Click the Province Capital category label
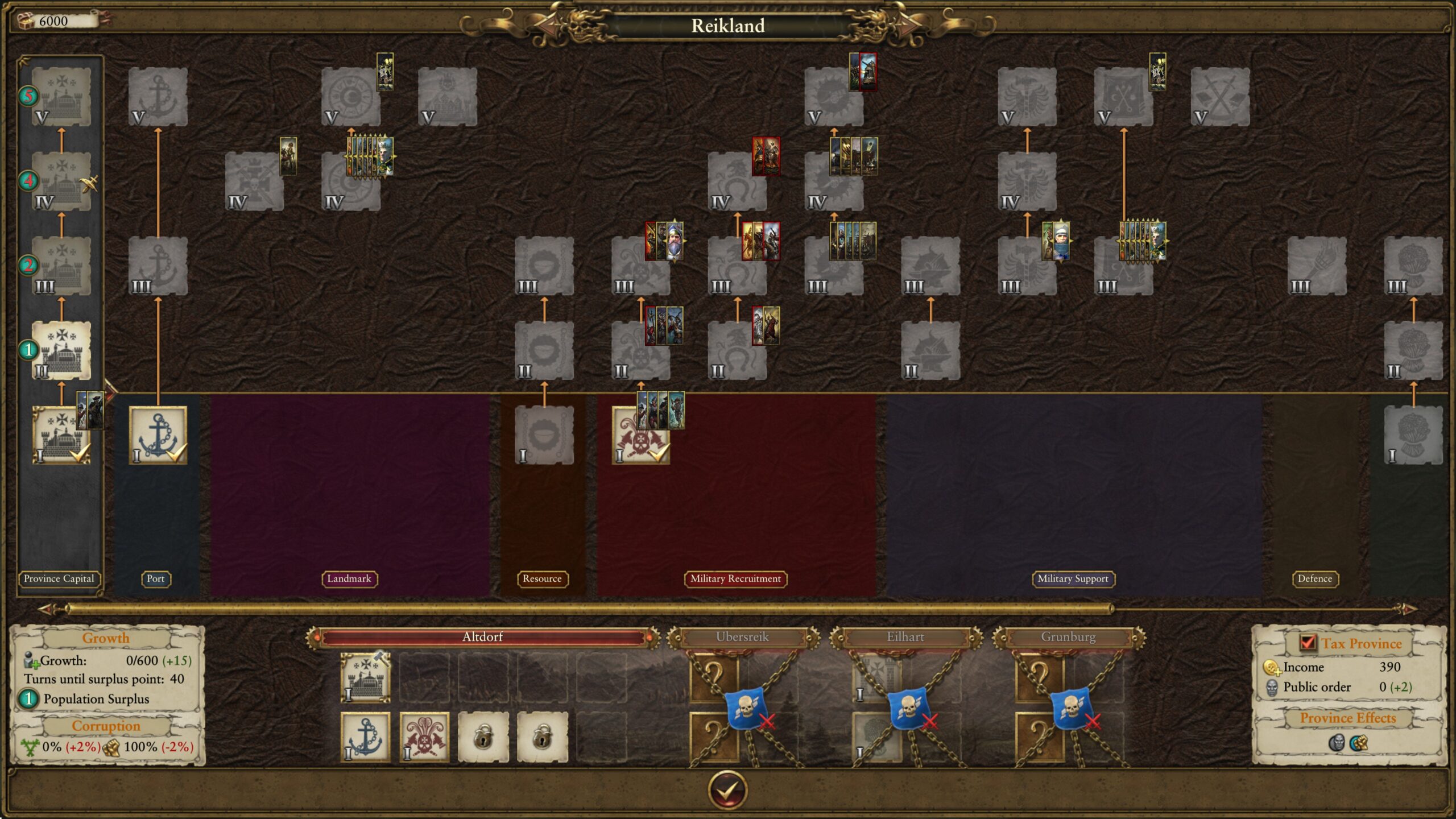Screen dimensions: 1456x819 coord(59,578)
